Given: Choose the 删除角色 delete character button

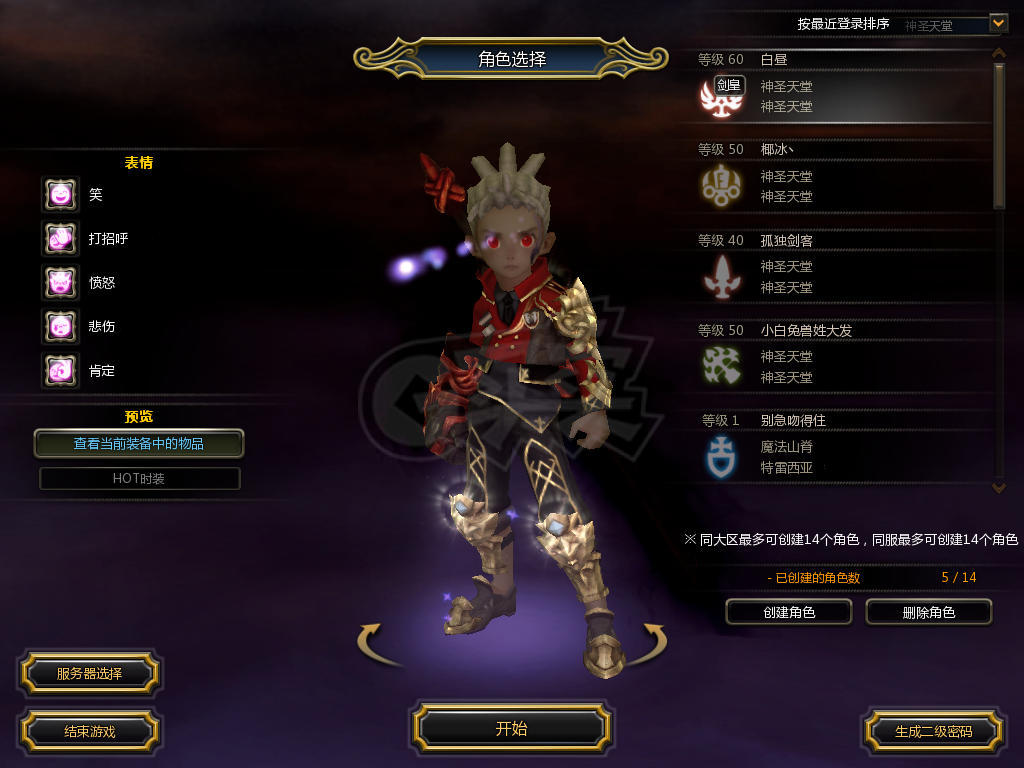Looking at the screenshot, I should click(x=928, y=612).
